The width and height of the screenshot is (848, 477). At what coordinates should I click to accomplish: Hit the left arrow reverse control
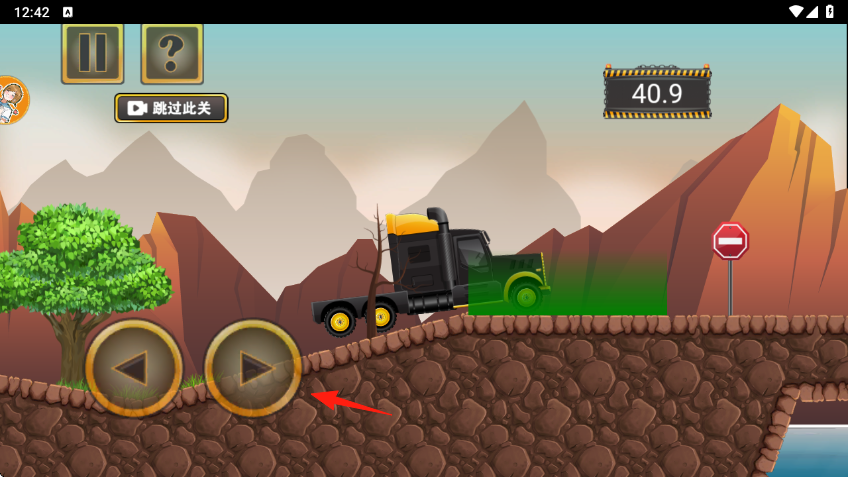(x=133, y=368)
